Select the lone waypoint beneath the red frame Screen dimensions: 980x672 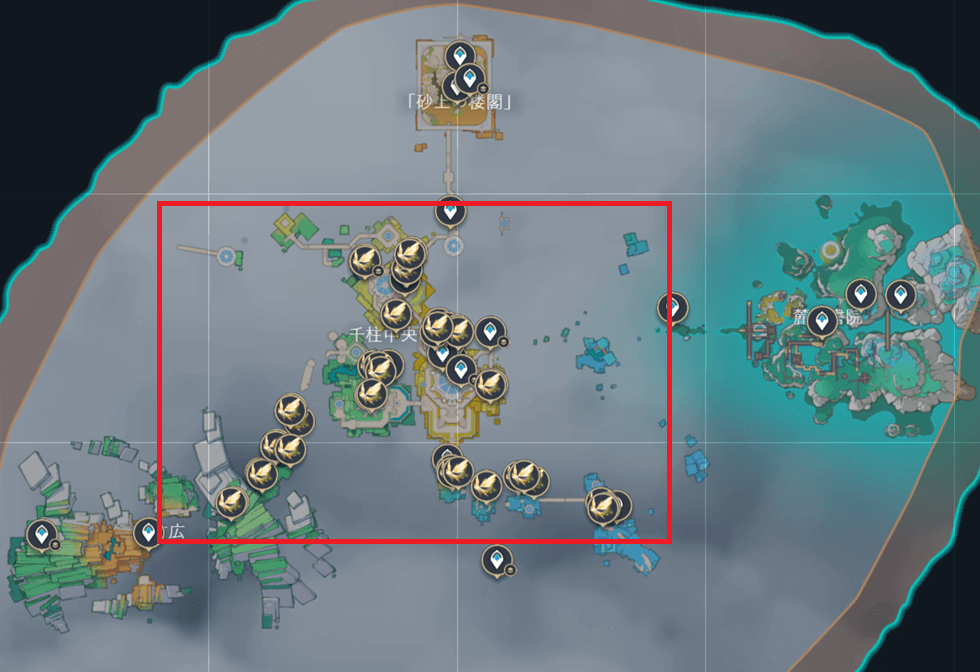click(x=496, y=561)
